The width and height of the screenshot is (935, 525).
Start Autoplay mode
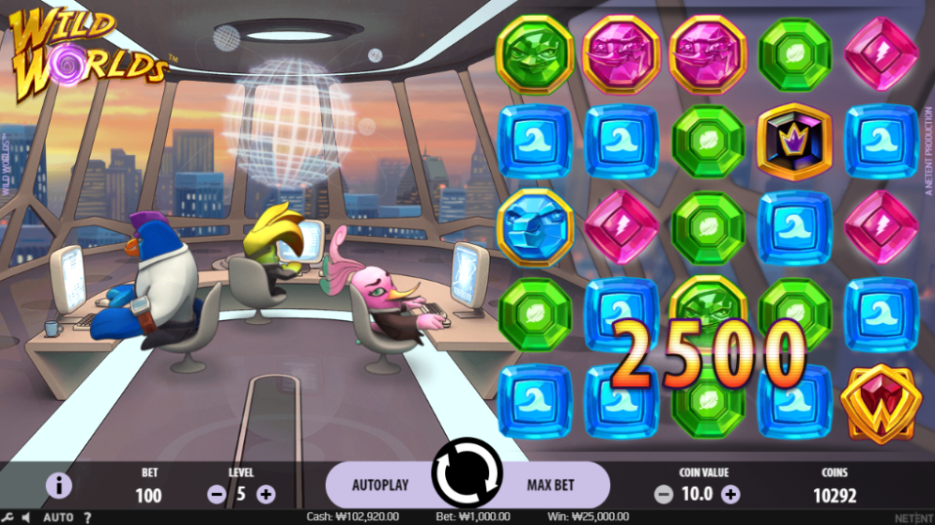coord(380,485)
